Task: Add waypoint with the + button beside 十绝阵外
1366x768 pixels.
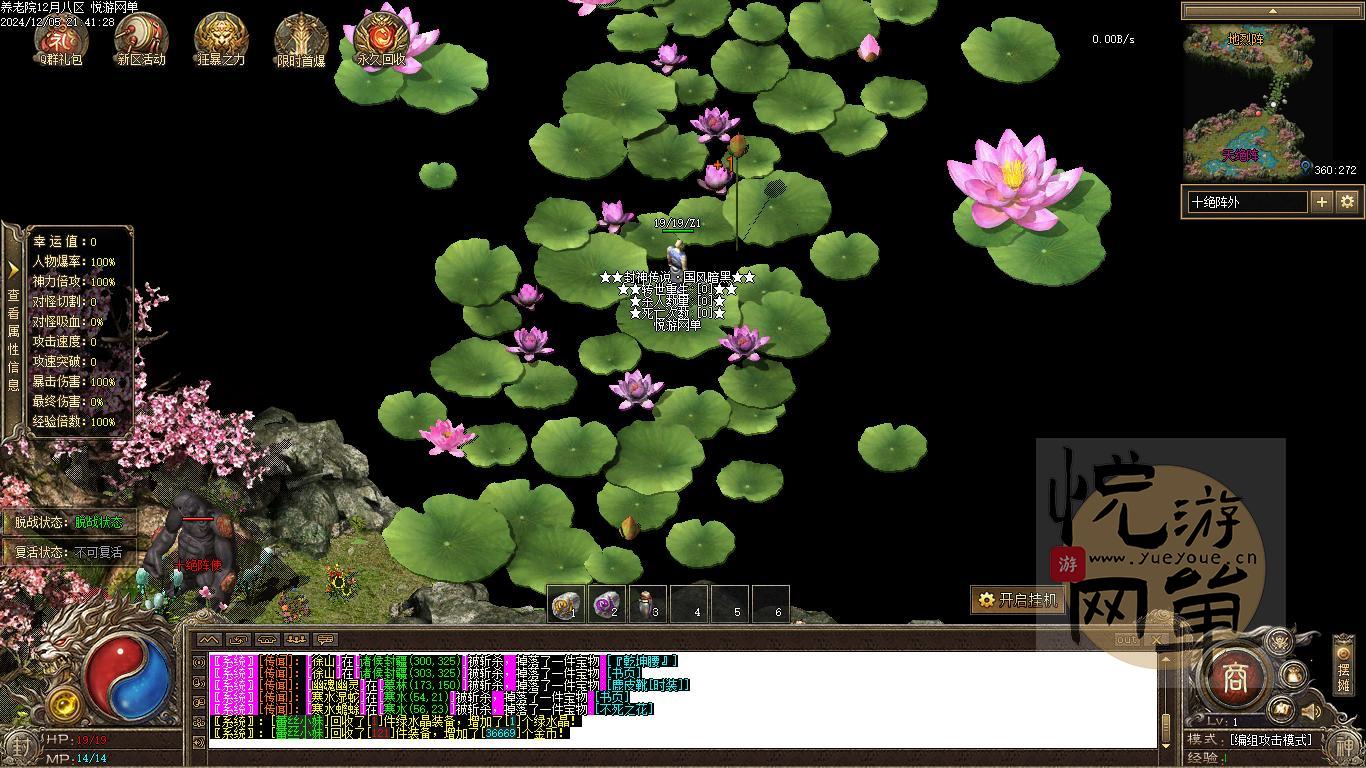Action: point(1322,201)
